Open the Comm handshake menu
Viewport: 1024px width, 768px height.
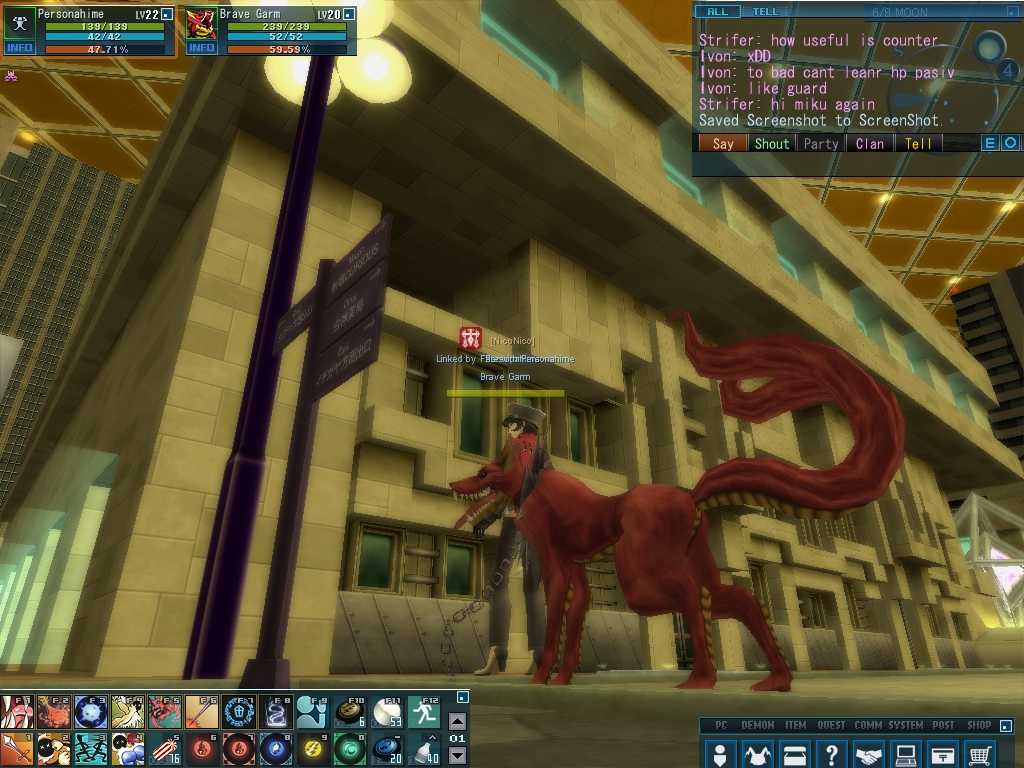tap(869, 754)
